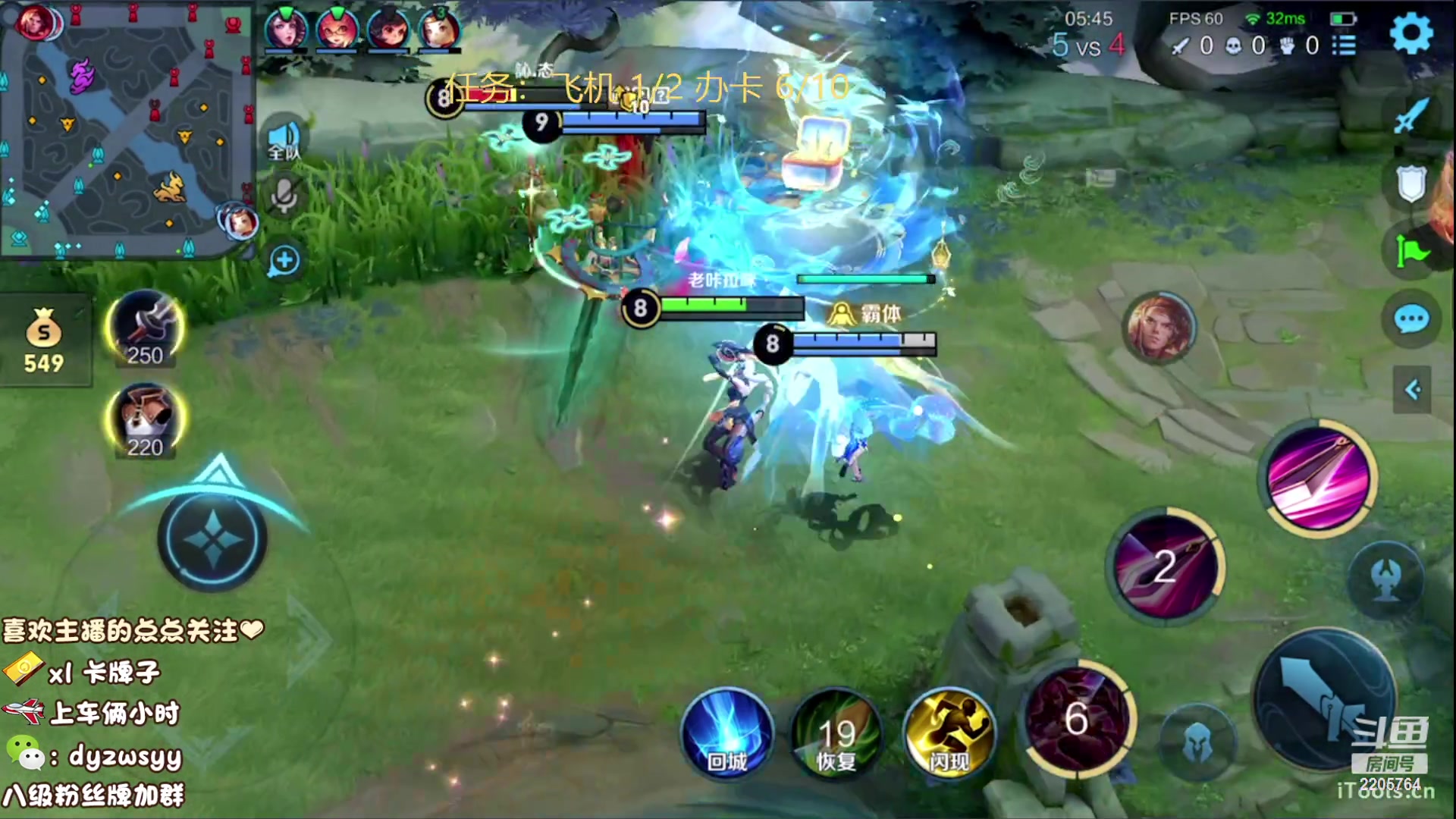Image resolution: width=1456 pixels, height=819 pixels.
Task: Open the quick chat speech bubble
Action: 1411,320
